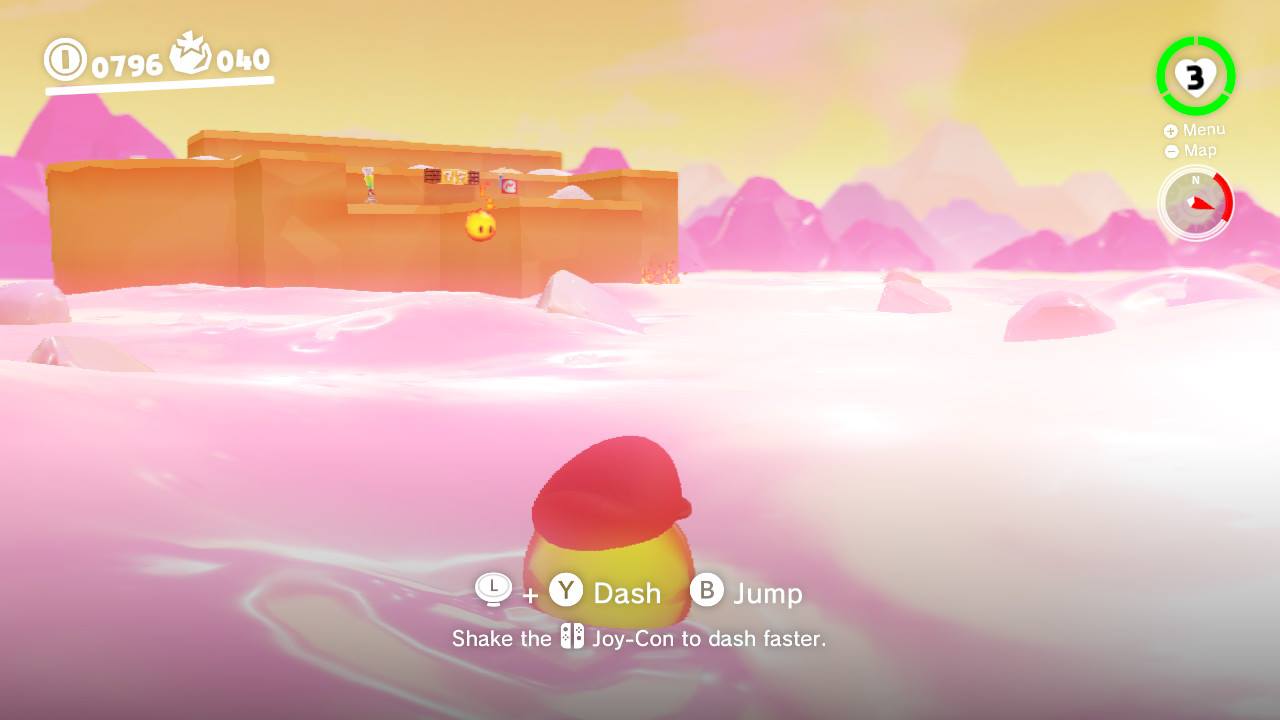Click the coin counter icon

65,60
